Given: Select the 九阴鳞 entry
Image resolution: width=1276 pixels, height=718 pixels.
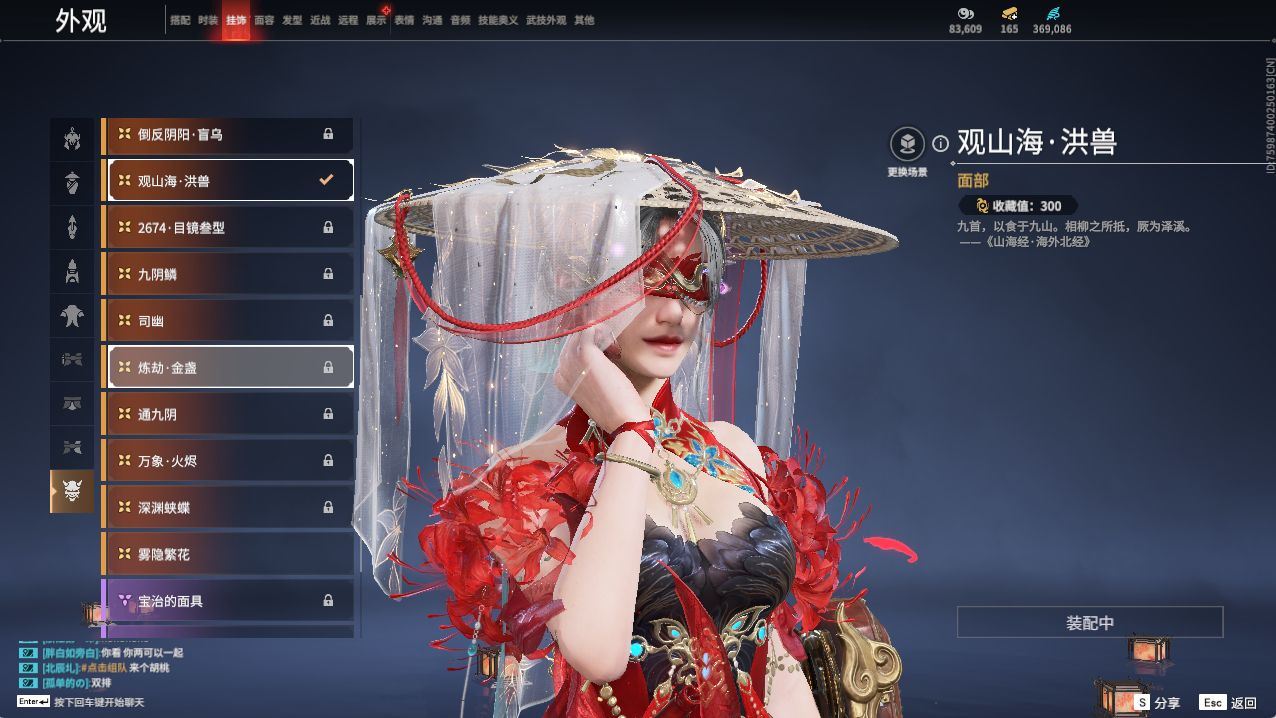Looking at the screenshot, I should [230, 274].
